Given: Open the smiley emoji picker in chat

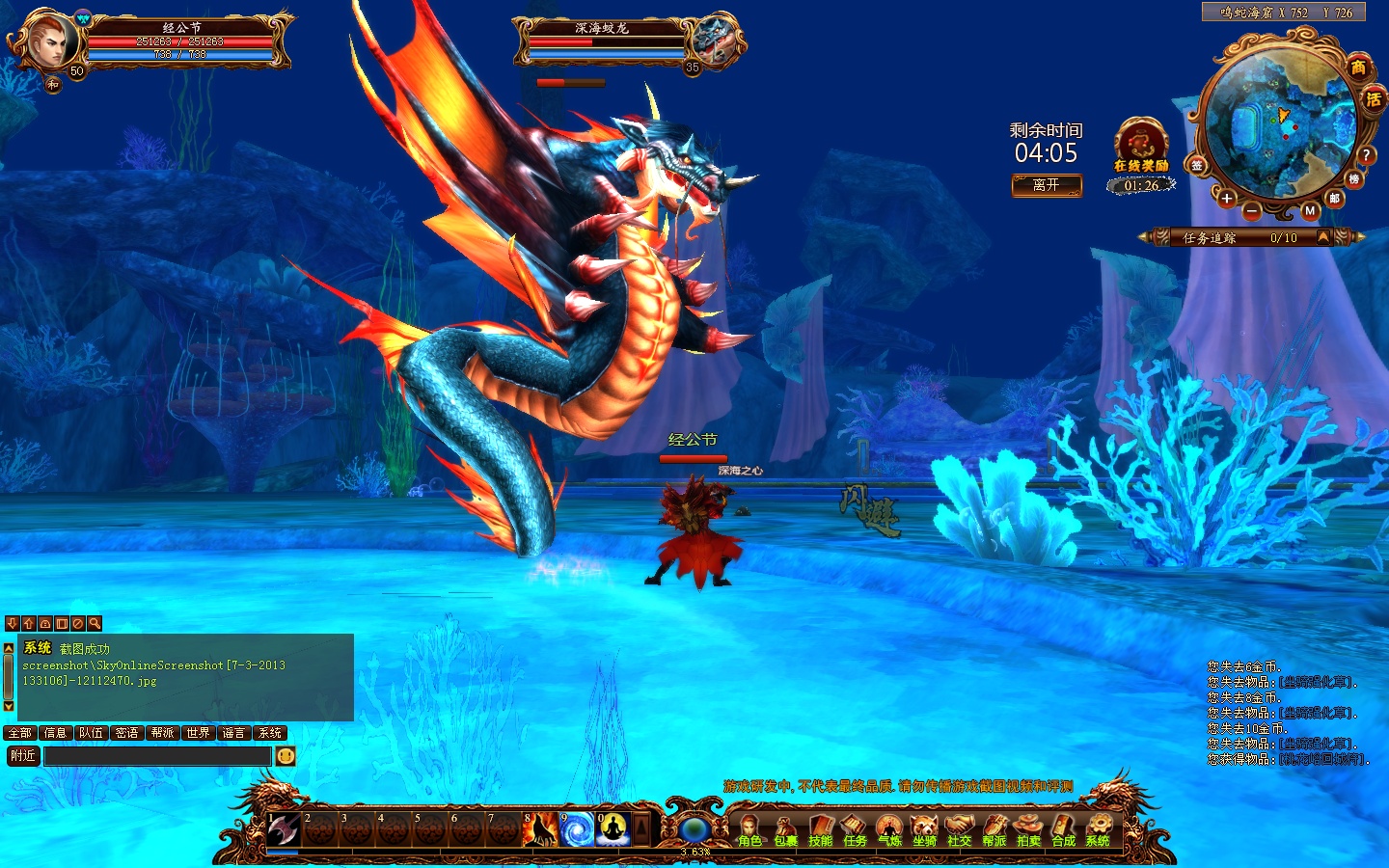Looking at the screenshot, I should (286, 756).
